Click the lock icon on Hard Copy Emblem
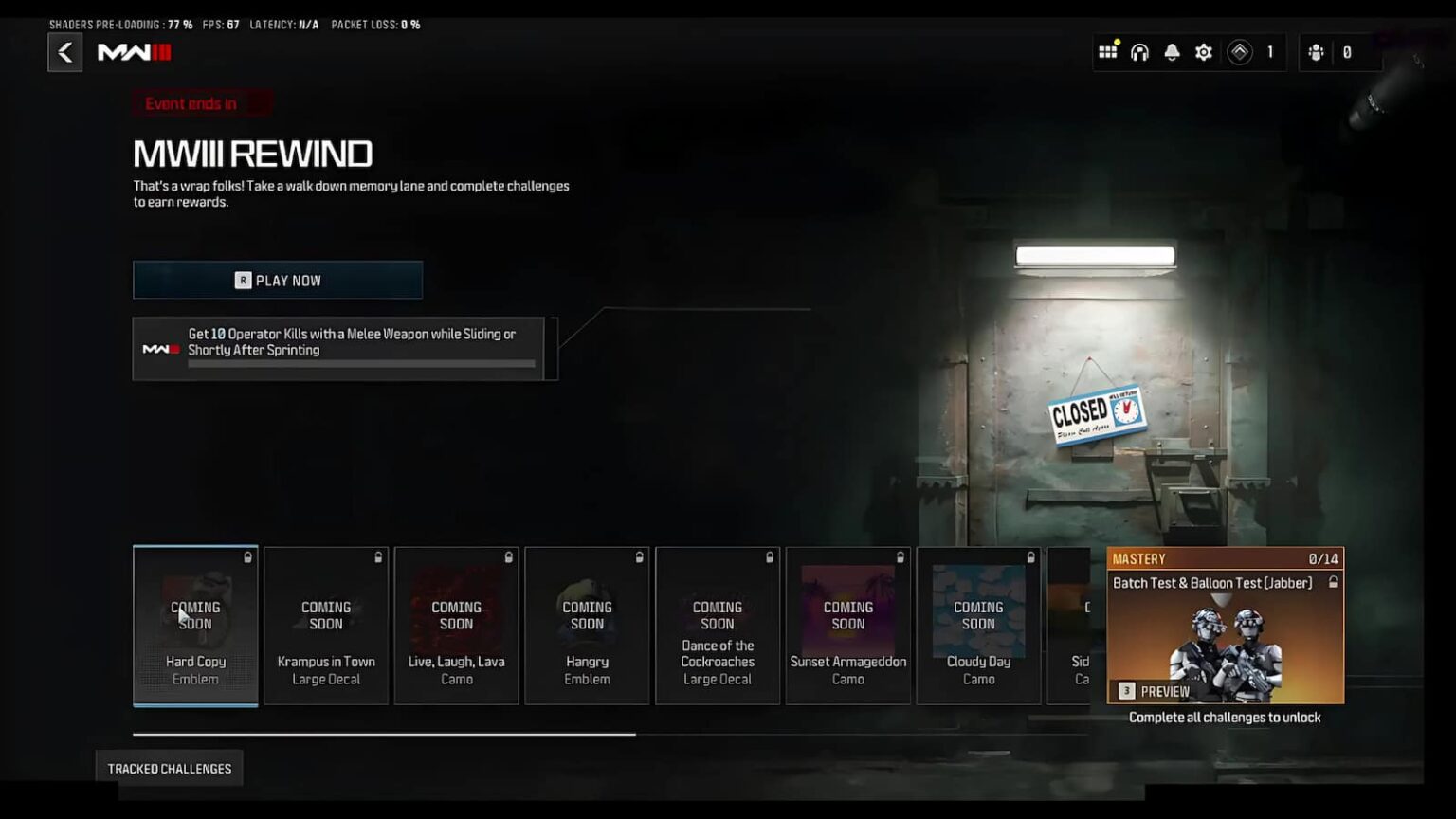The width and height of the screenshot is (1456, 819). pos(247,558)
